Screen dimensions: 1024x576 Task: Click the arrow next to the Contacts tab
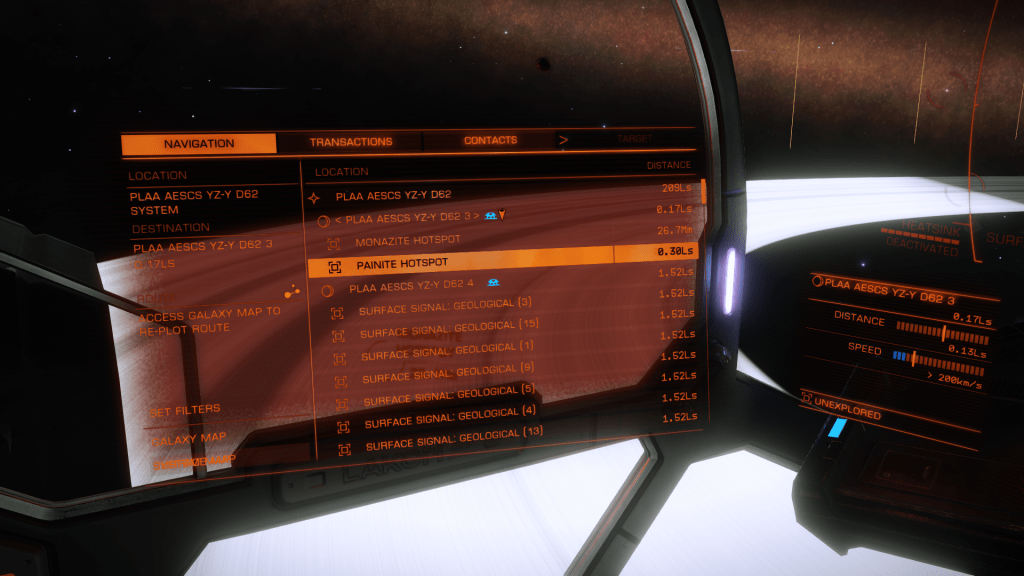click(563, 141)
